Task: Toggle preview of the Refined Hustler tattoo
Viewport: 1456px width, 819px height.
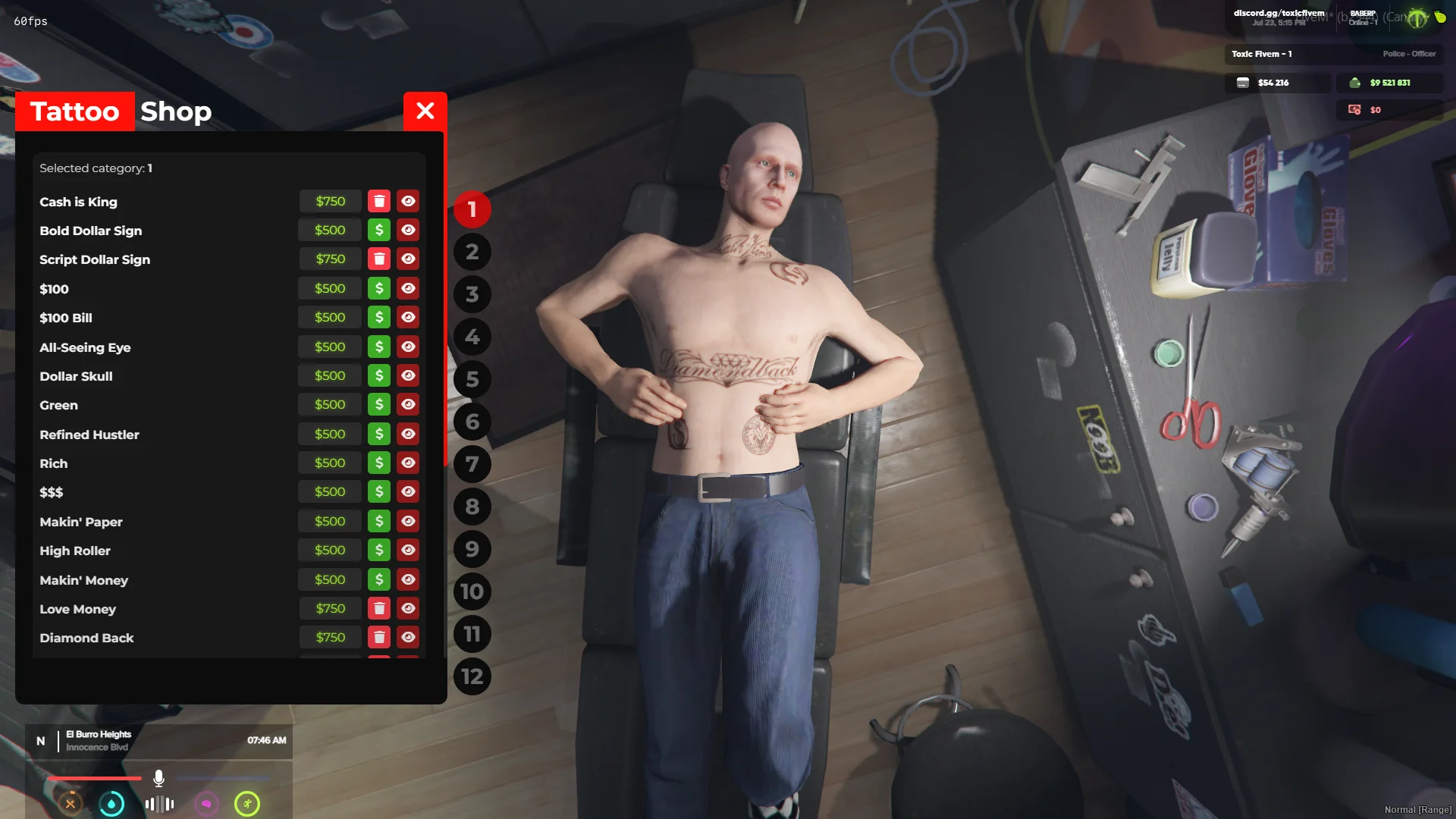Action: [x=408, y=434]
